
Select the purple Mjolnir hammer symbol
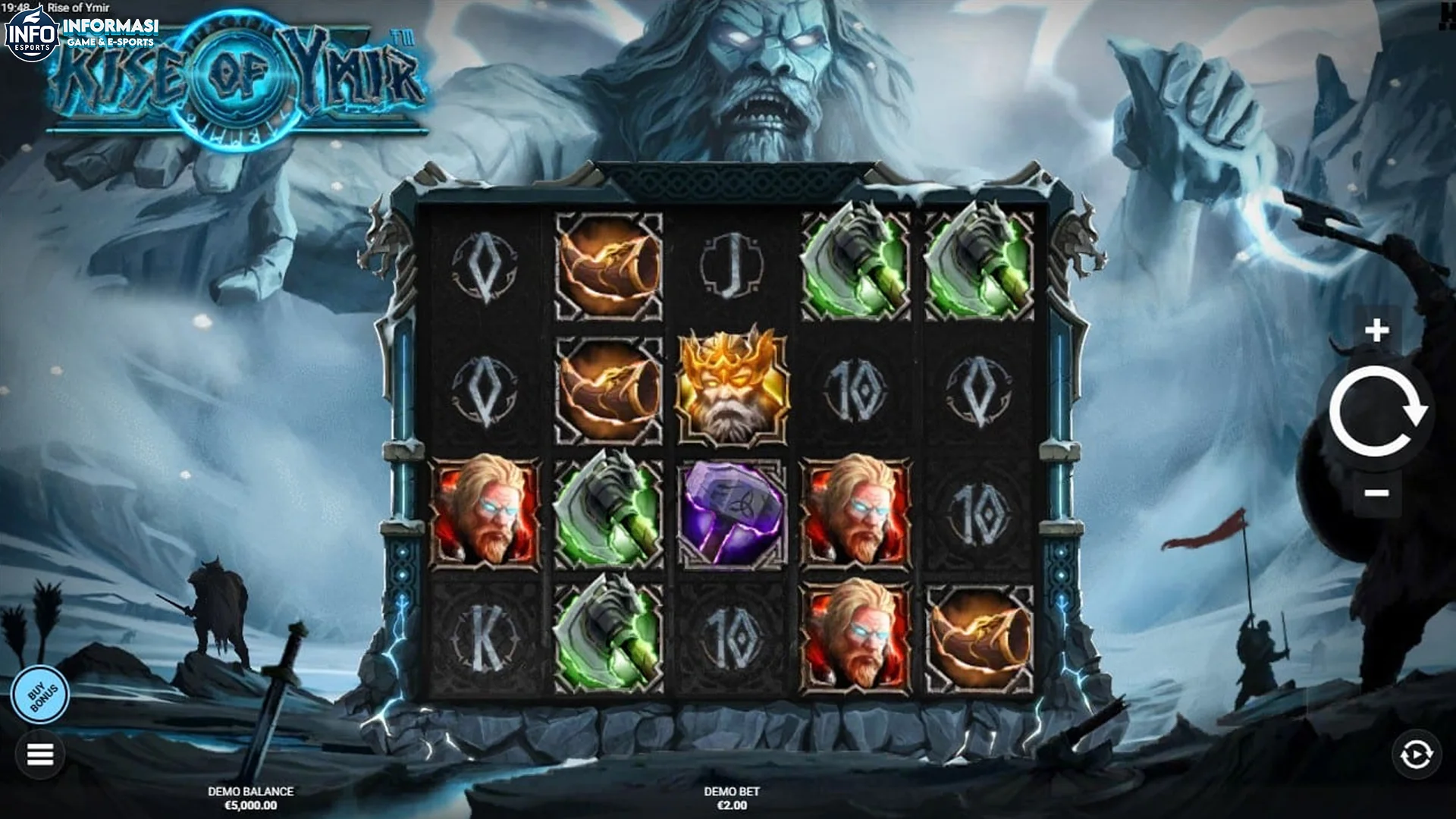(733, 516)
